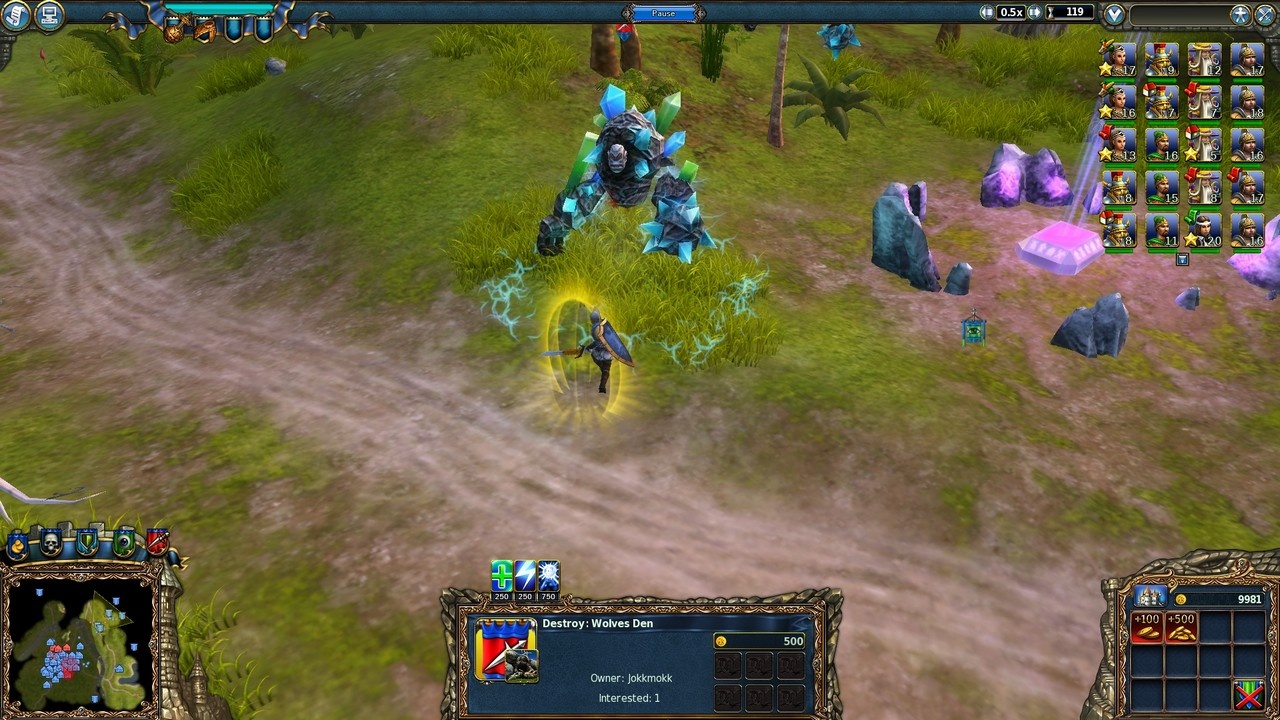This screenshot has width=1280, height=720.
Task: Place the defense shield flag
Action: (87, 541)
